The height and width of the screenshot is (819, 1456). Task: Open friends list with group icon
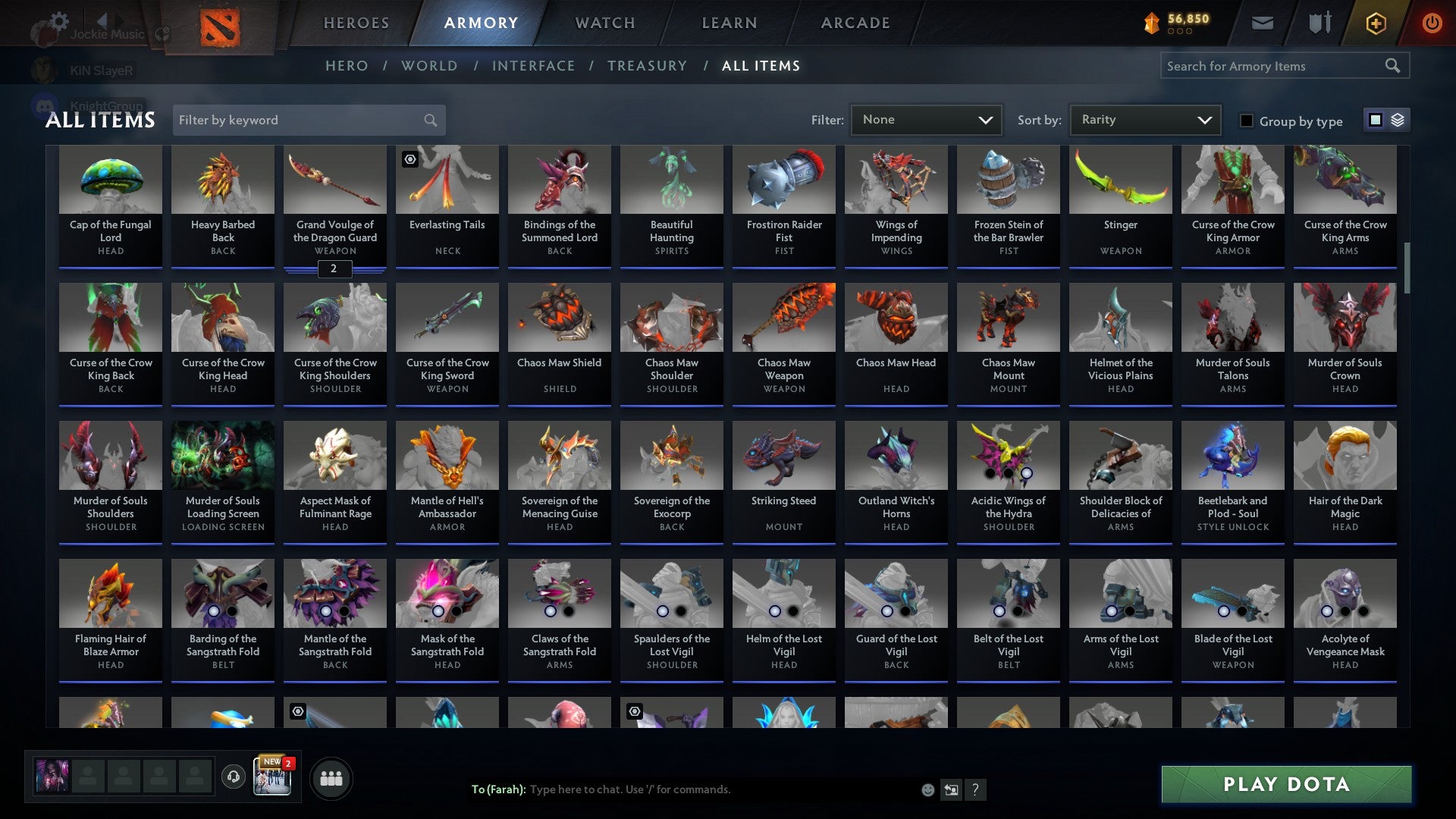(x=331, y=777)
